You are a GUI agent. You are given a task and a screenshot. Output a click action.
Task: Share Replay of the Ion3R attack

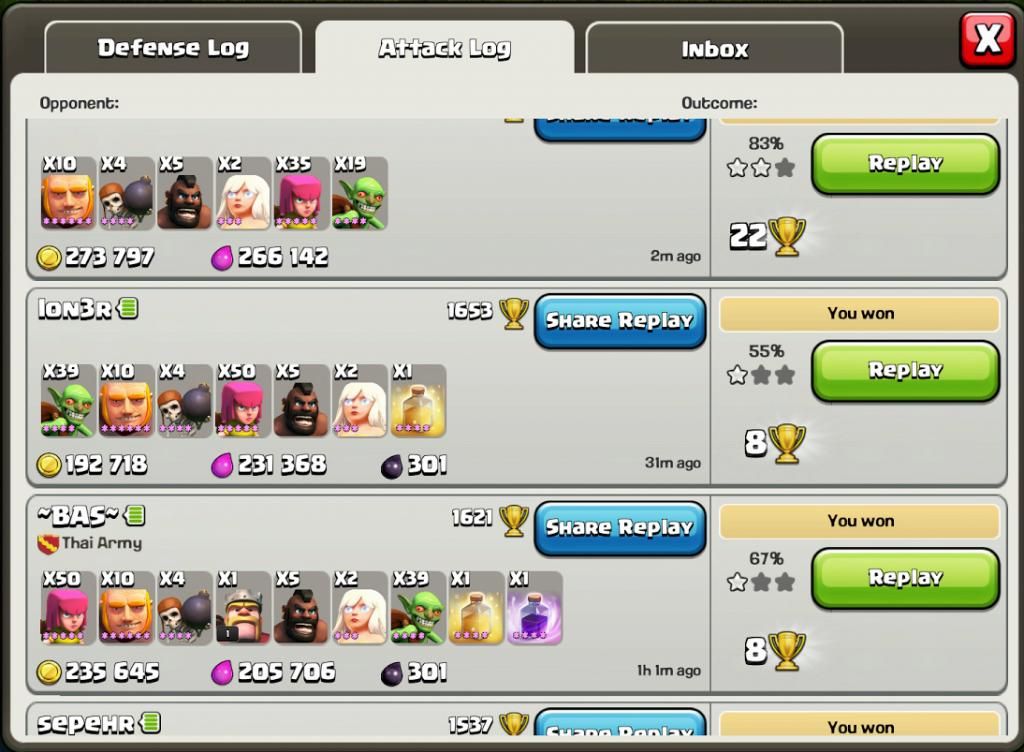tap(620, 321)
